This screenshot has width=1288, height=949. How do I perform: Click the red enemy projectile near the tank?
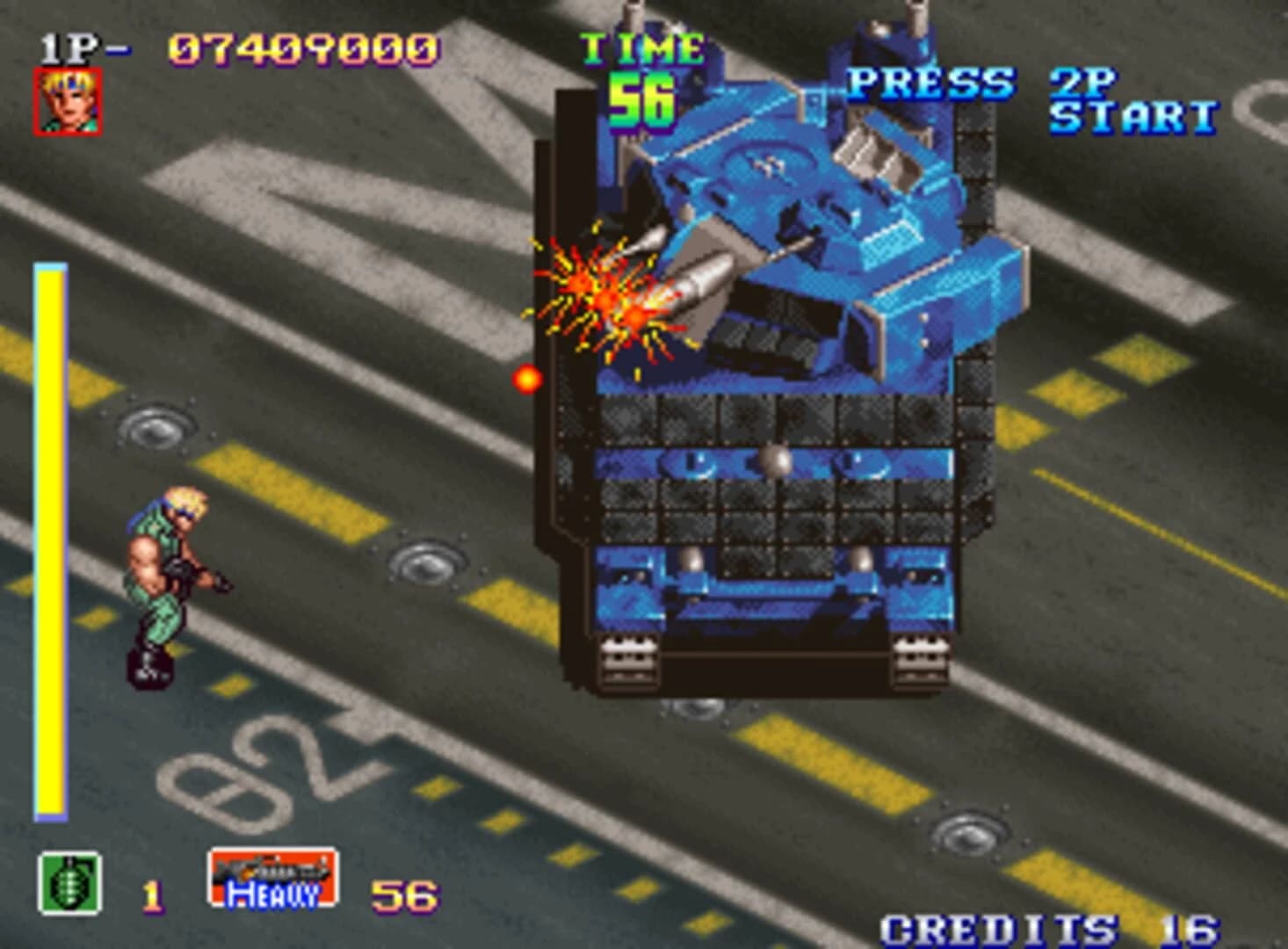[527, 380]
